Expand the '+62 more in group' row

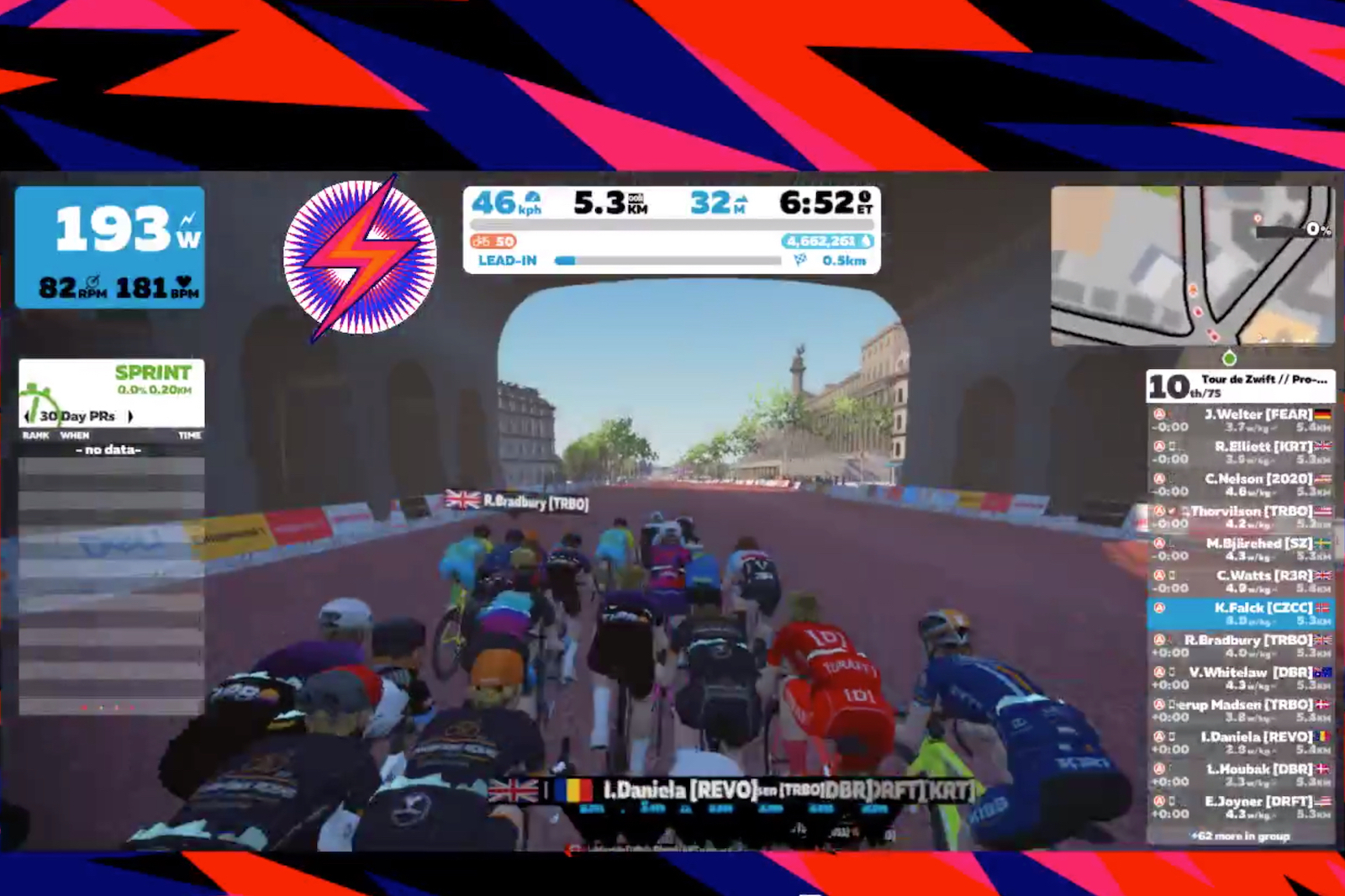point(1240,835)
